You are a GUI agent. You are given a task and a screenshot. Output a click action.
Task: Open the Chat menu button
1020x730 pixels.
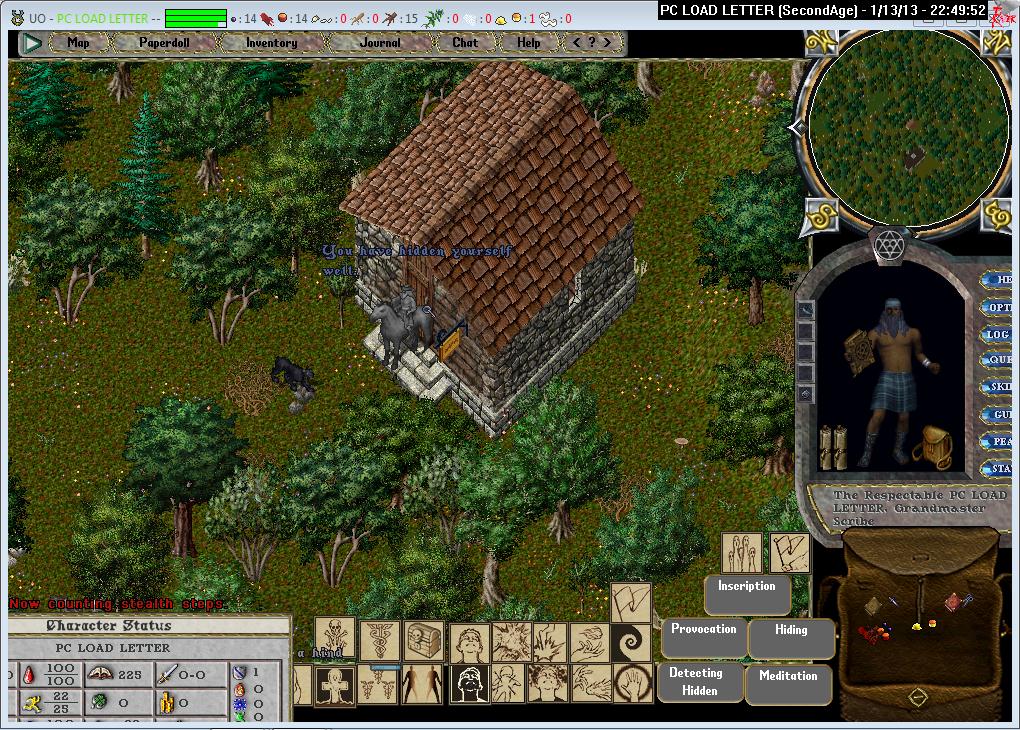click(465, 43)
